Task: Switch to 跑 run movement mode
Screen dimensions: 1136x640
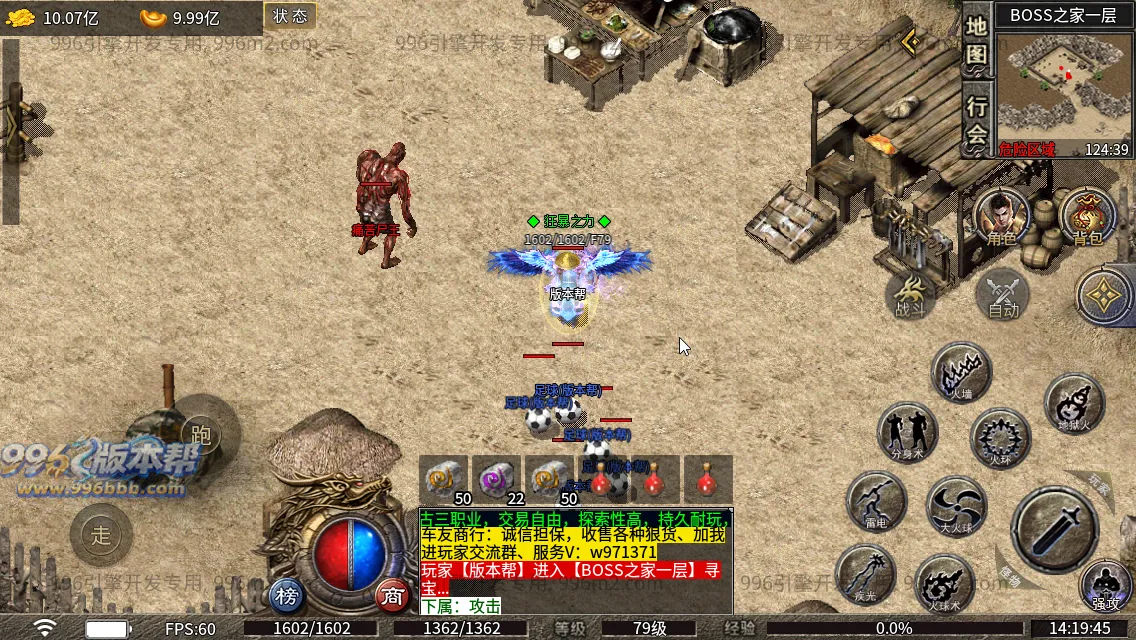Action: (201, 433)
